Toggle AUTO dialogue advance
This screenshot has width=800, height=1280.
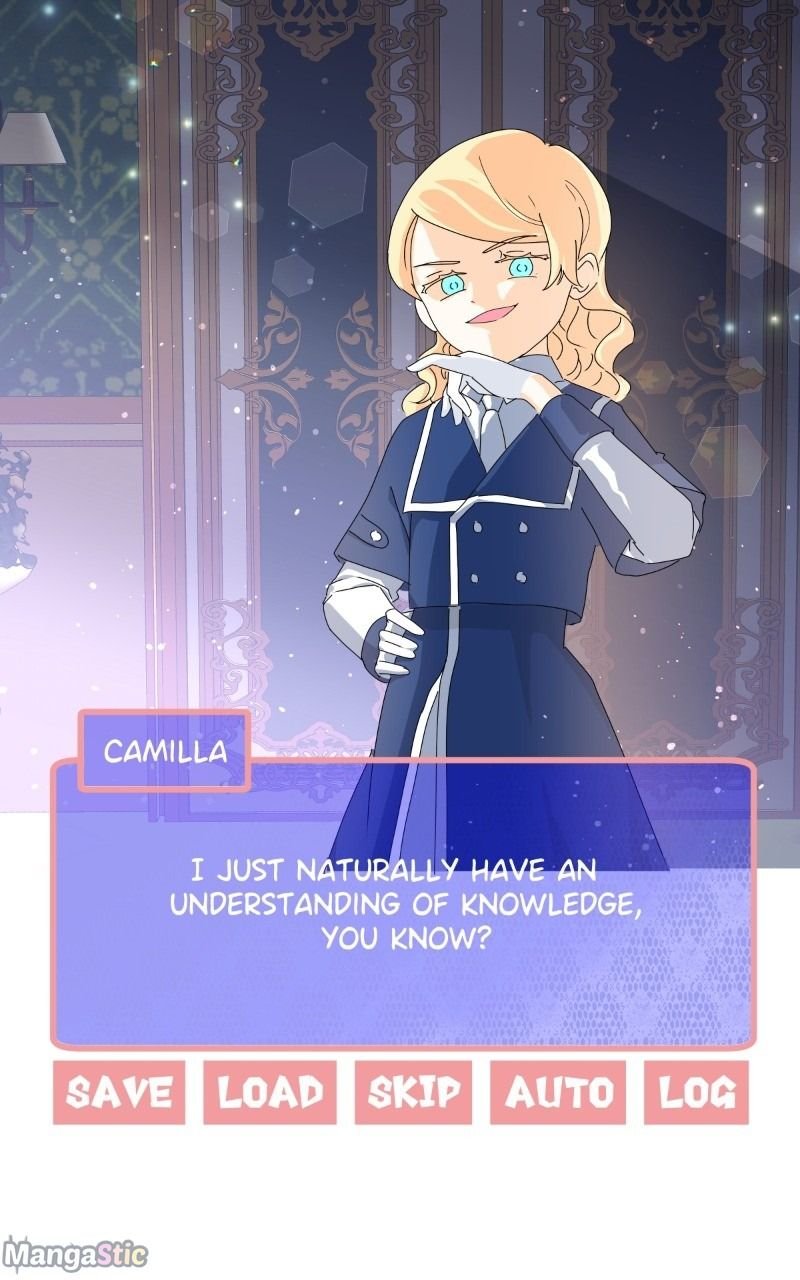[x=558, y=1092]
